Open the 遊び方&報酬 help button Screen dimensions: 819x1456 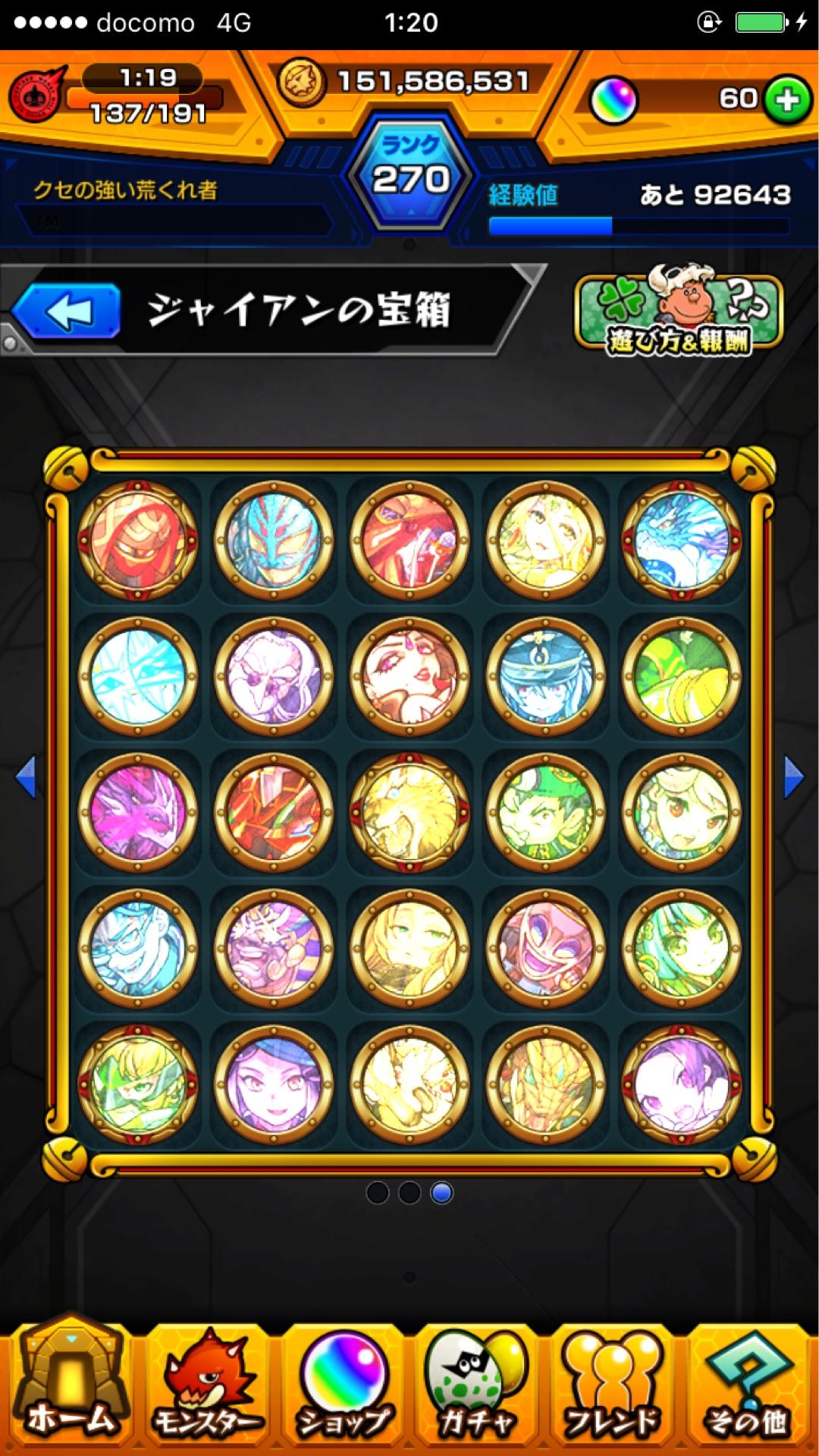(678, 314)
